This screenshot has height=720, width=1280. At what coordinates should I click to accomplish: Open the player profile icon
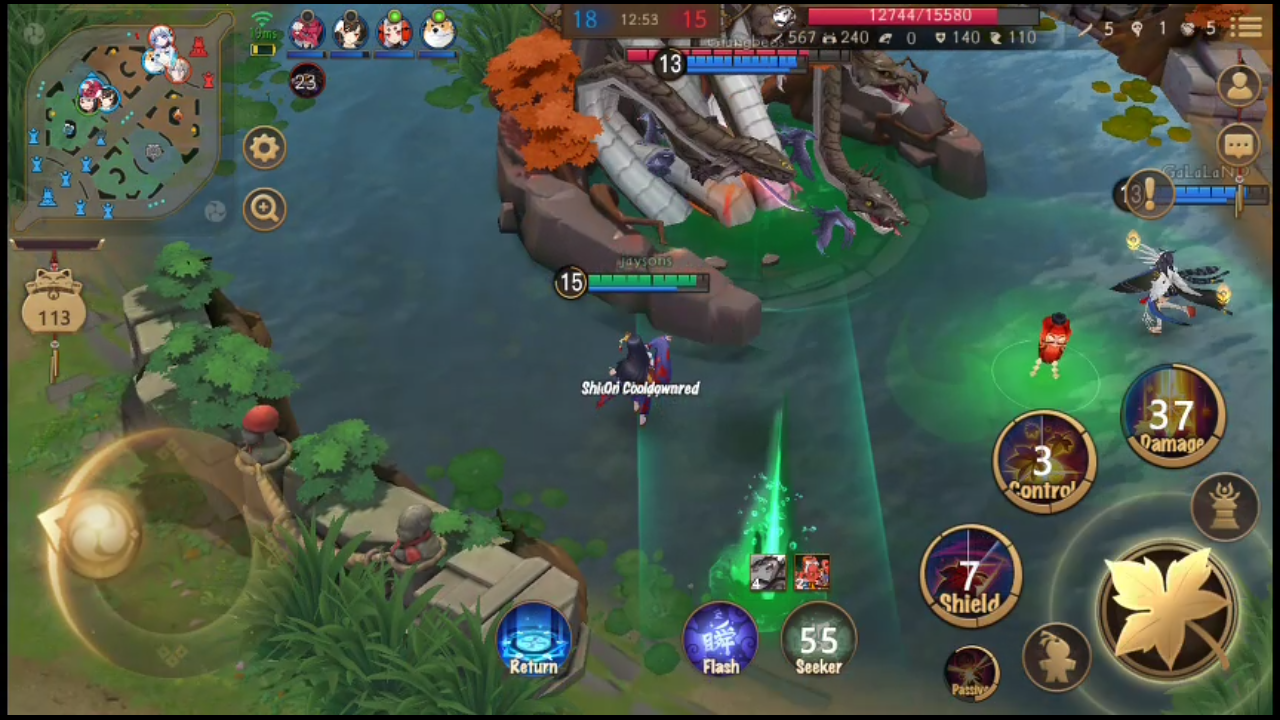tap(1239, 86)
